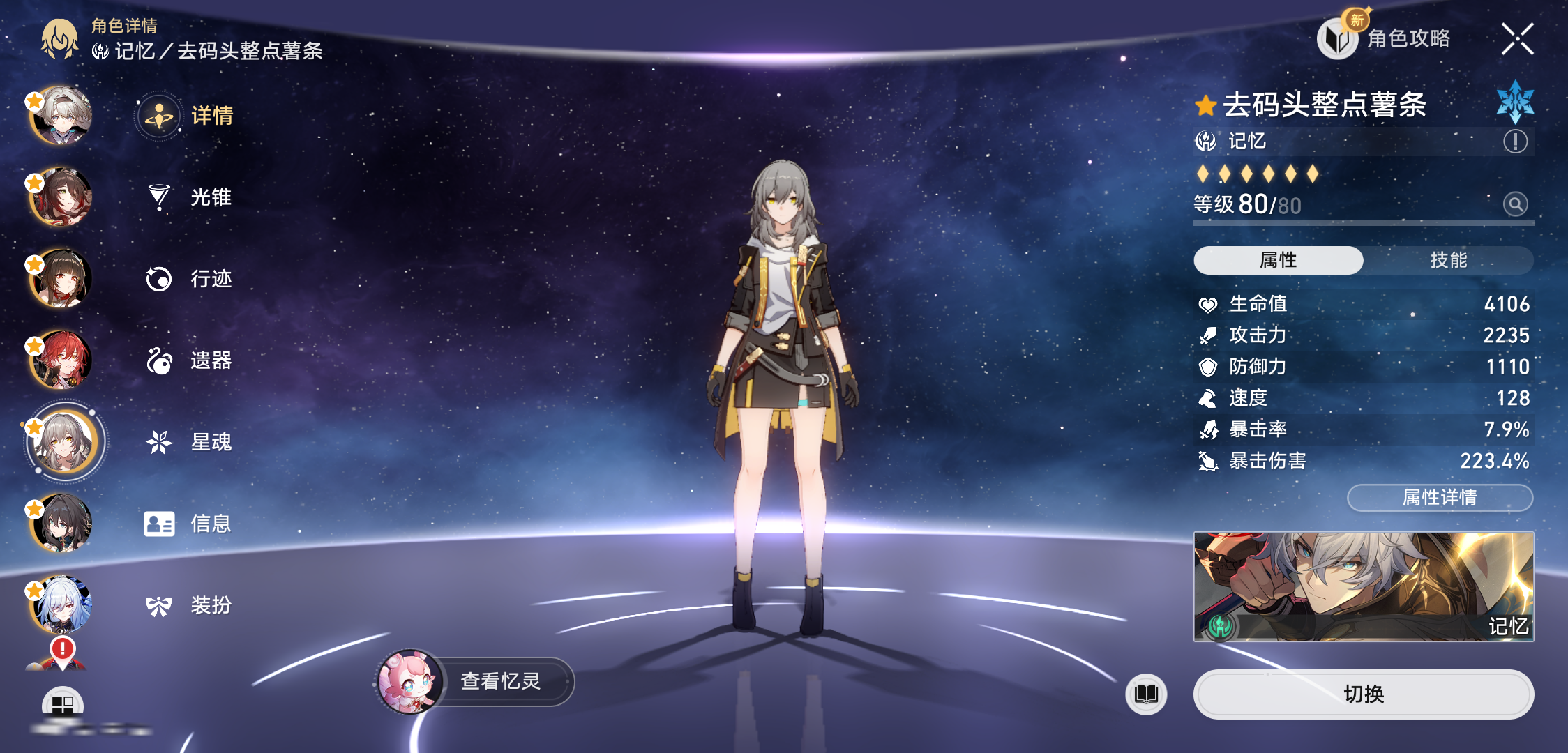Open 属性详情 detailed attributes
This screenshot has height=753, width=1568.
click(x=1440, y=497)
